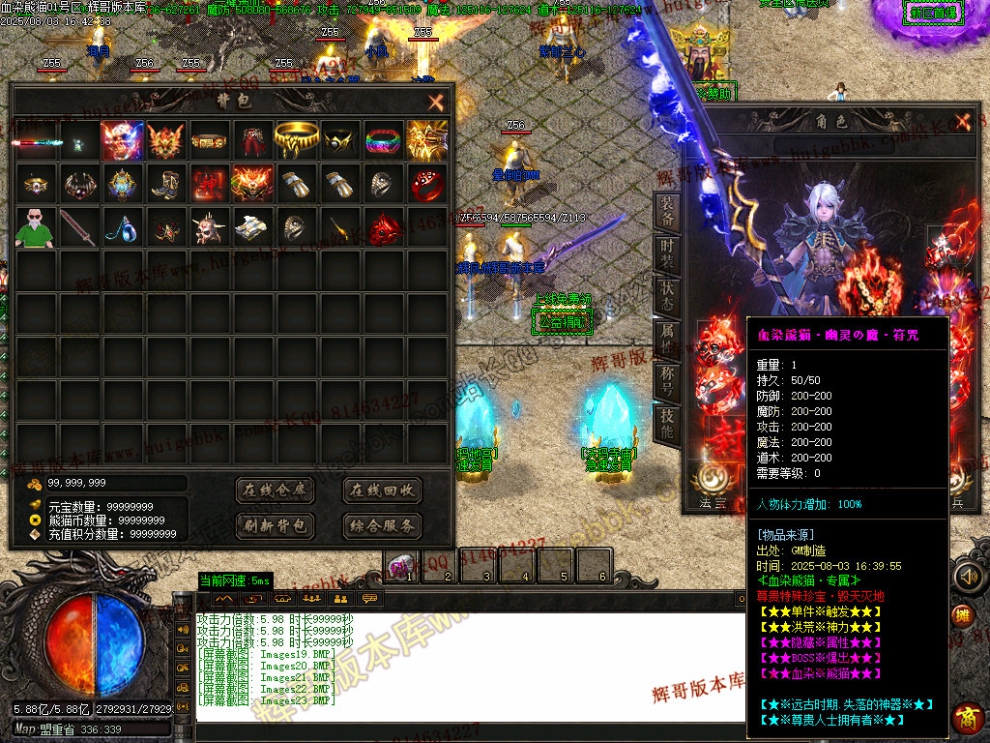Switch to the fashion (时装) tab
990x743 pixels.
[667, 254]
